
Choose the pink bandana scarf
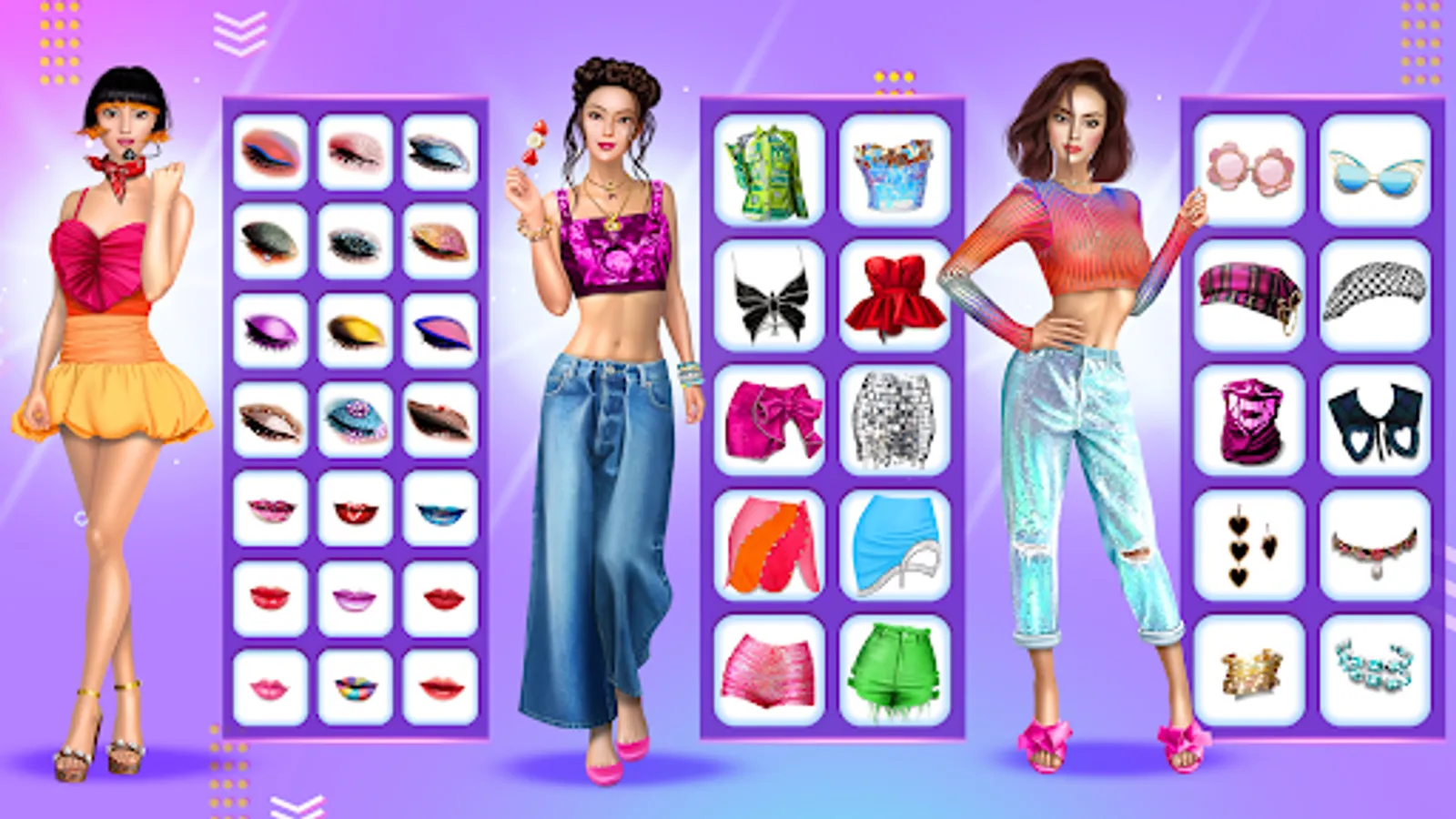click(1251, 419)
